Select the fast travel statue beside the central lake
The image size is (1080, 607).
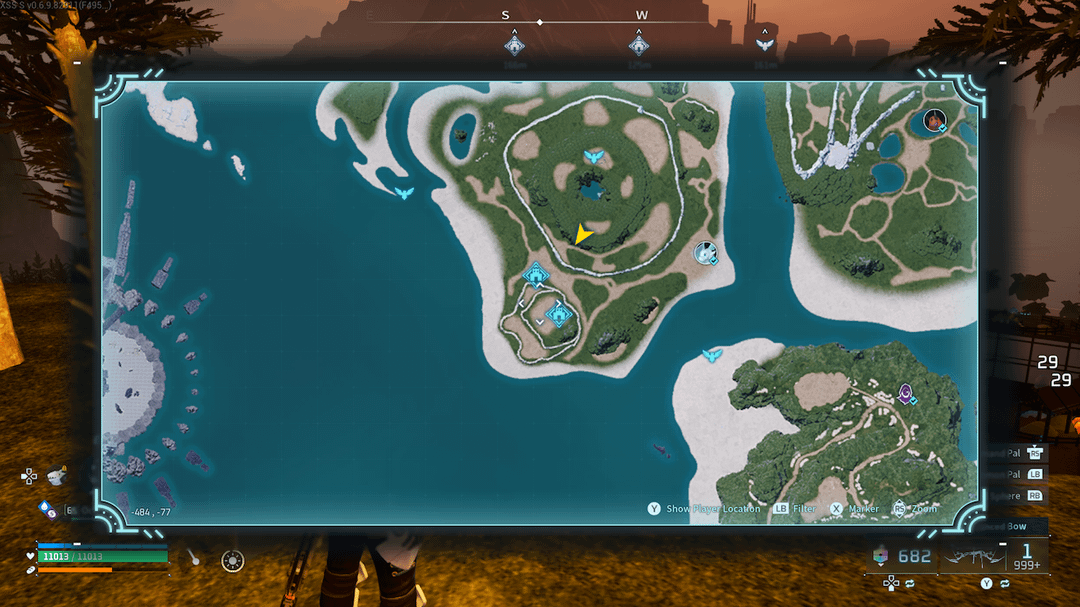(x=593, y=158)
